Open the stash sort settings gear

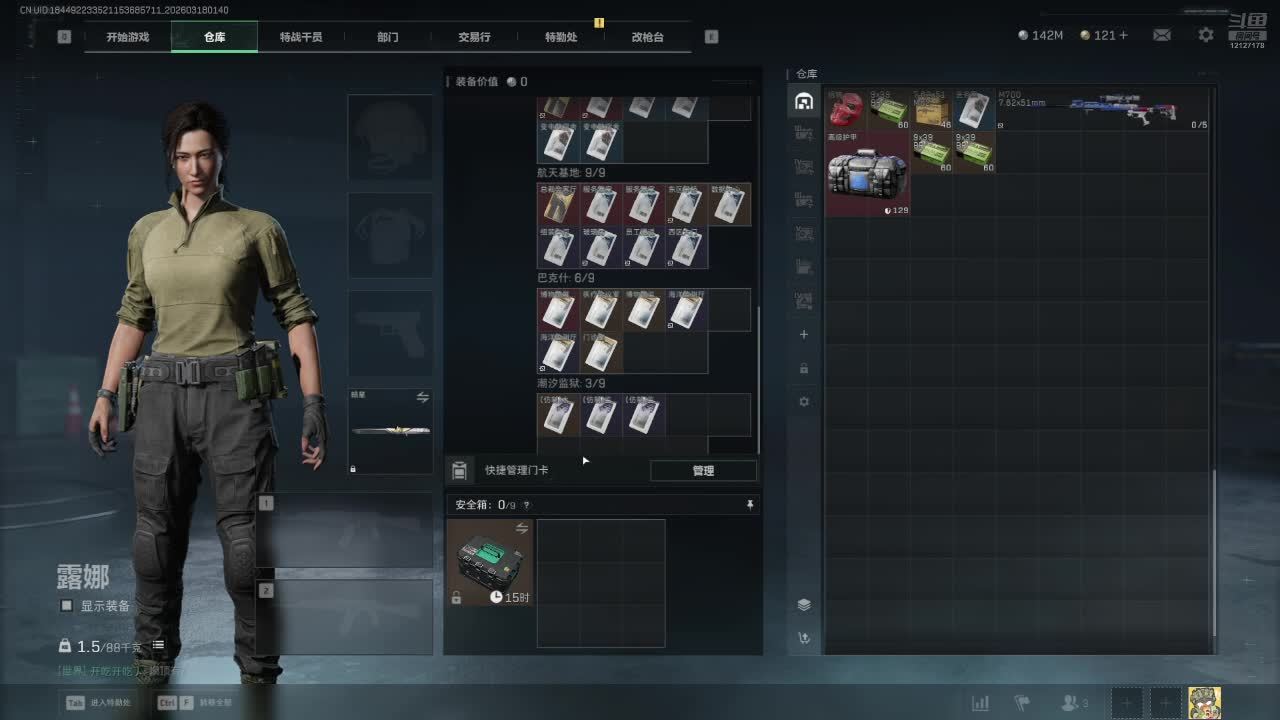tap(804, 402)
